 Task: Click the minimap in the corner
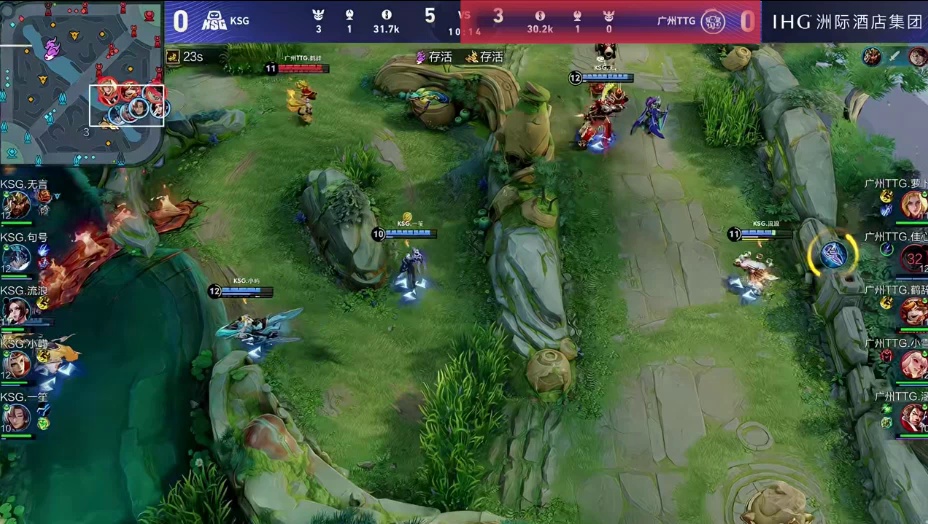pyautogui.click(x=80, y=82)
